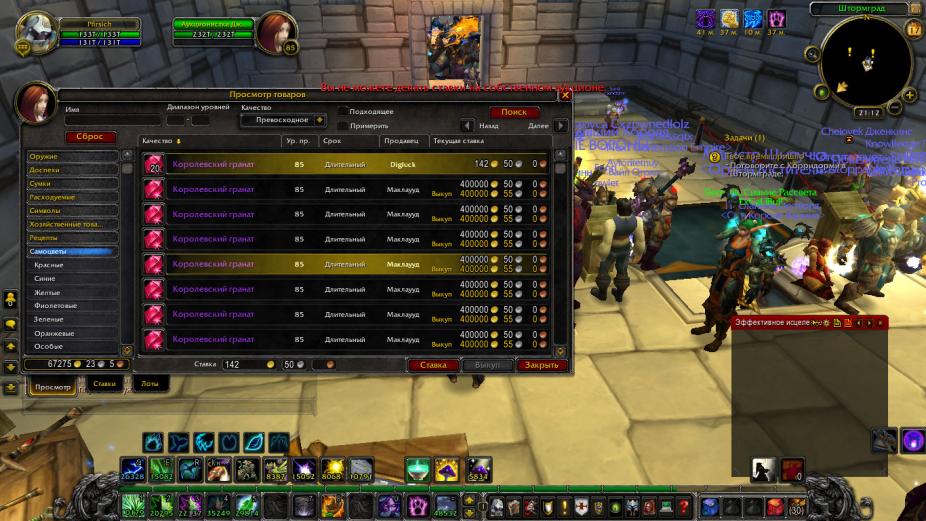The image size is (926, 521).
Task: Sort listings by the Продавец column header
Action: 403,141
